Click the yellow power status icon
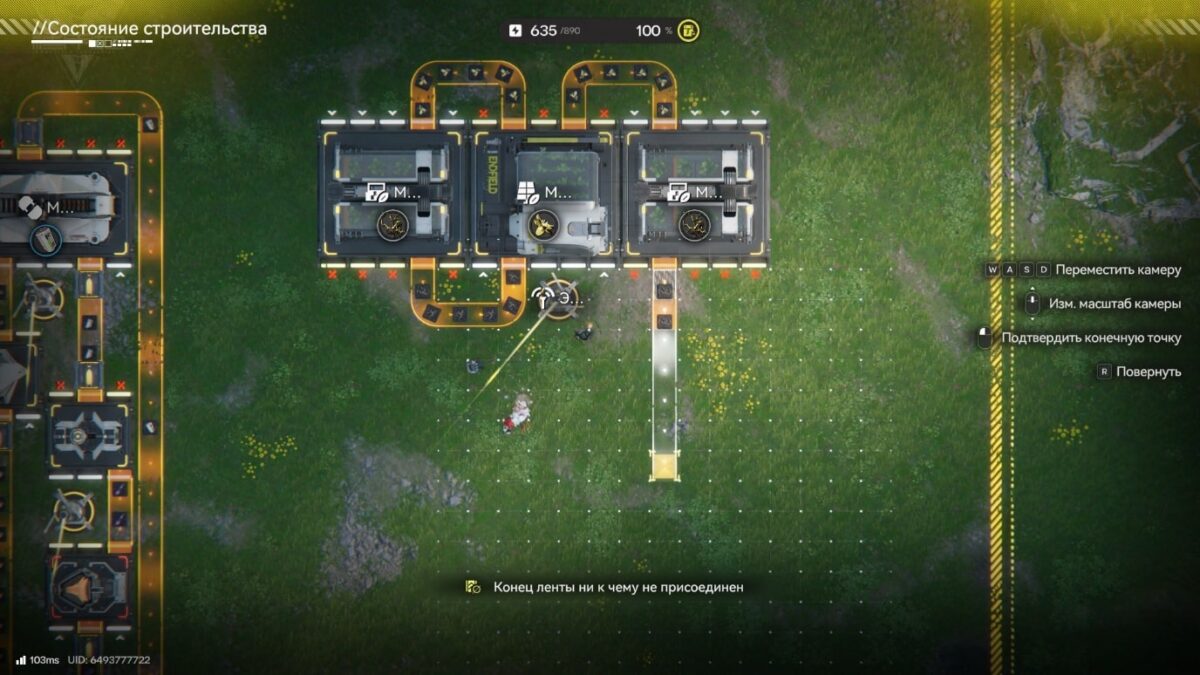The image size is (1200, 675). [x=688, y=31]
